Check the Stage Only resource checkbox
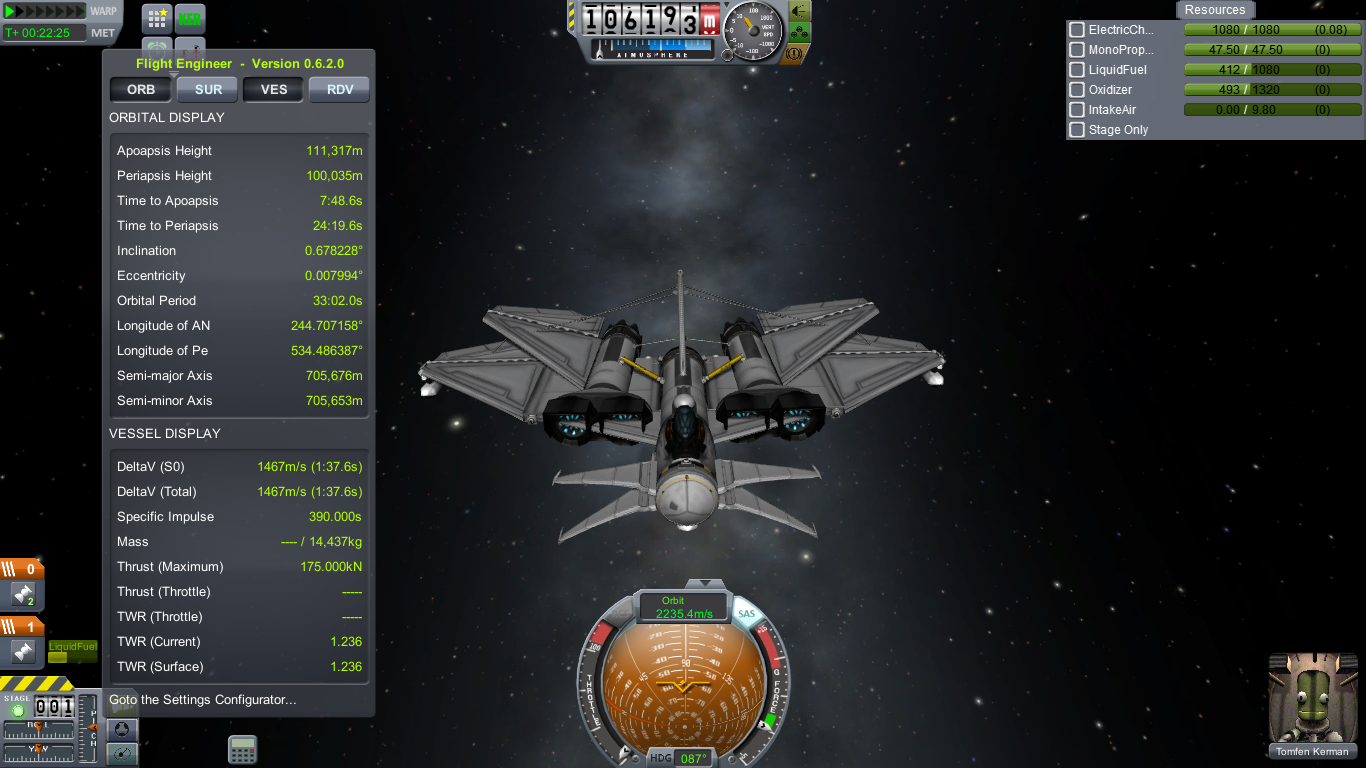The width and height of the screenshot is (1366, 768). point(1077,129)
